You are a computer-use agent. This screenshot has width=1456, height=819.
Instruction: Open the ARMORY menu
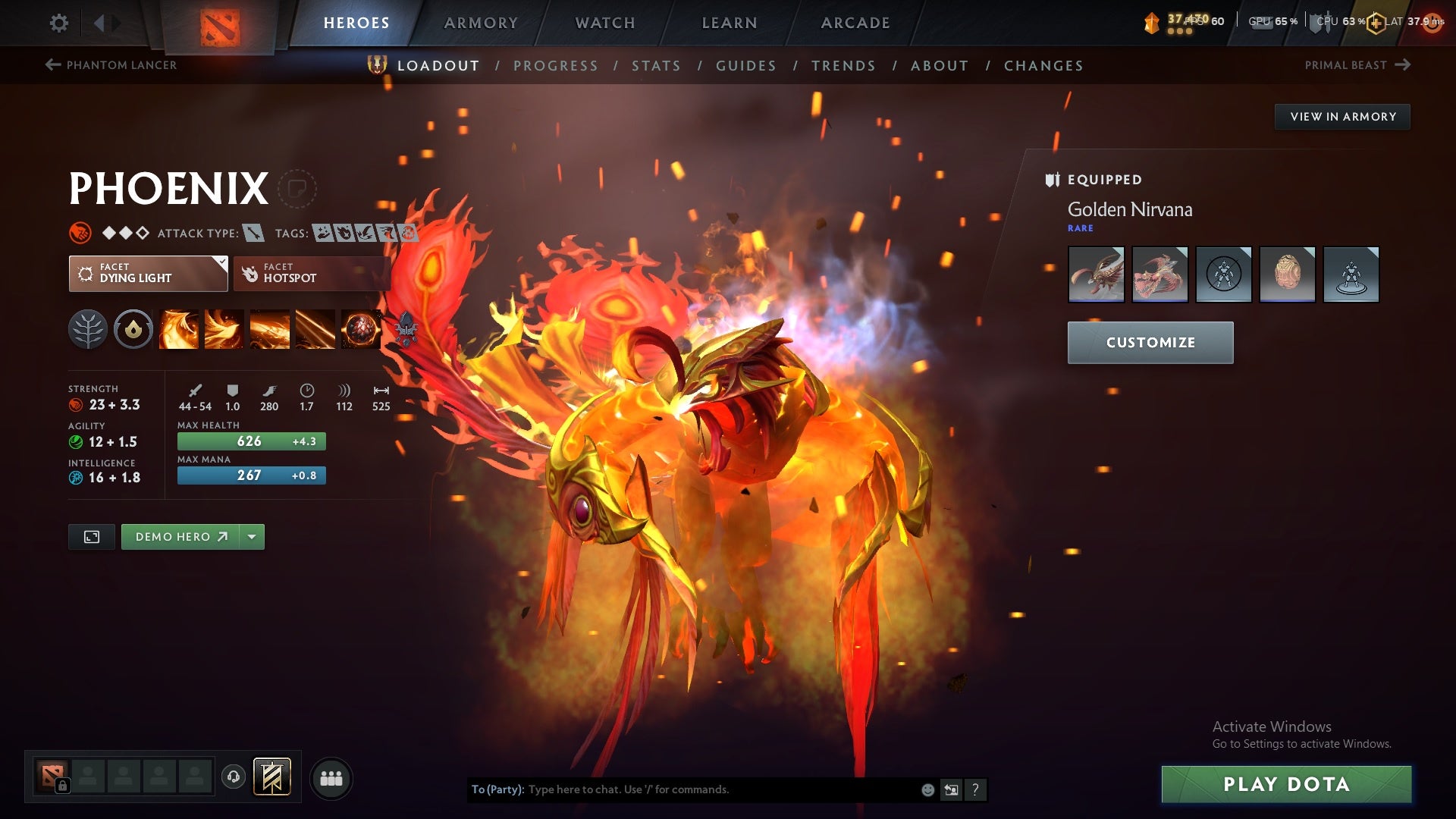(482, 23)
